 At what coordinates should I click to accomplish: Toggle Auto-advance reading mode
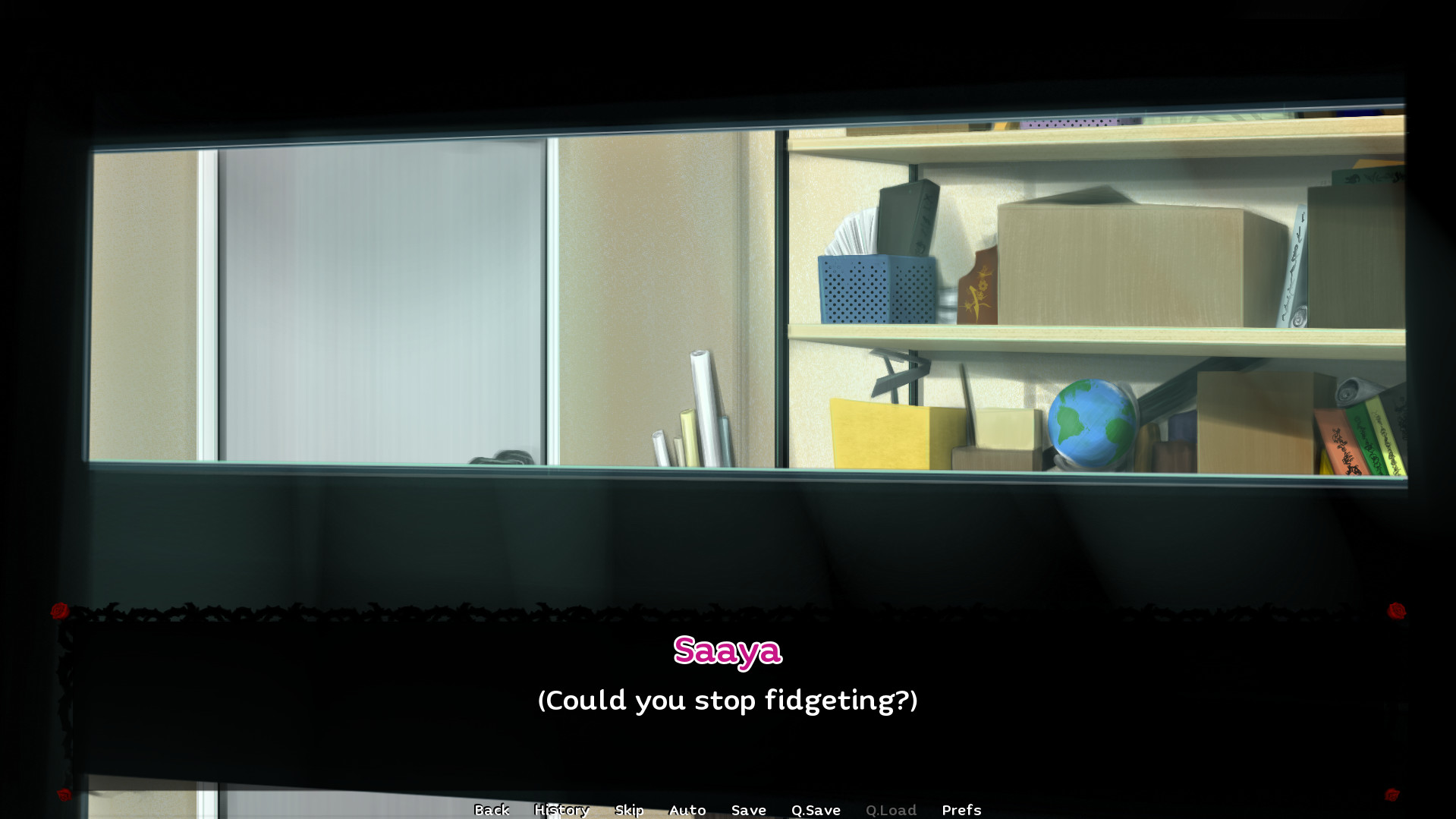click(x=687, y=810)
